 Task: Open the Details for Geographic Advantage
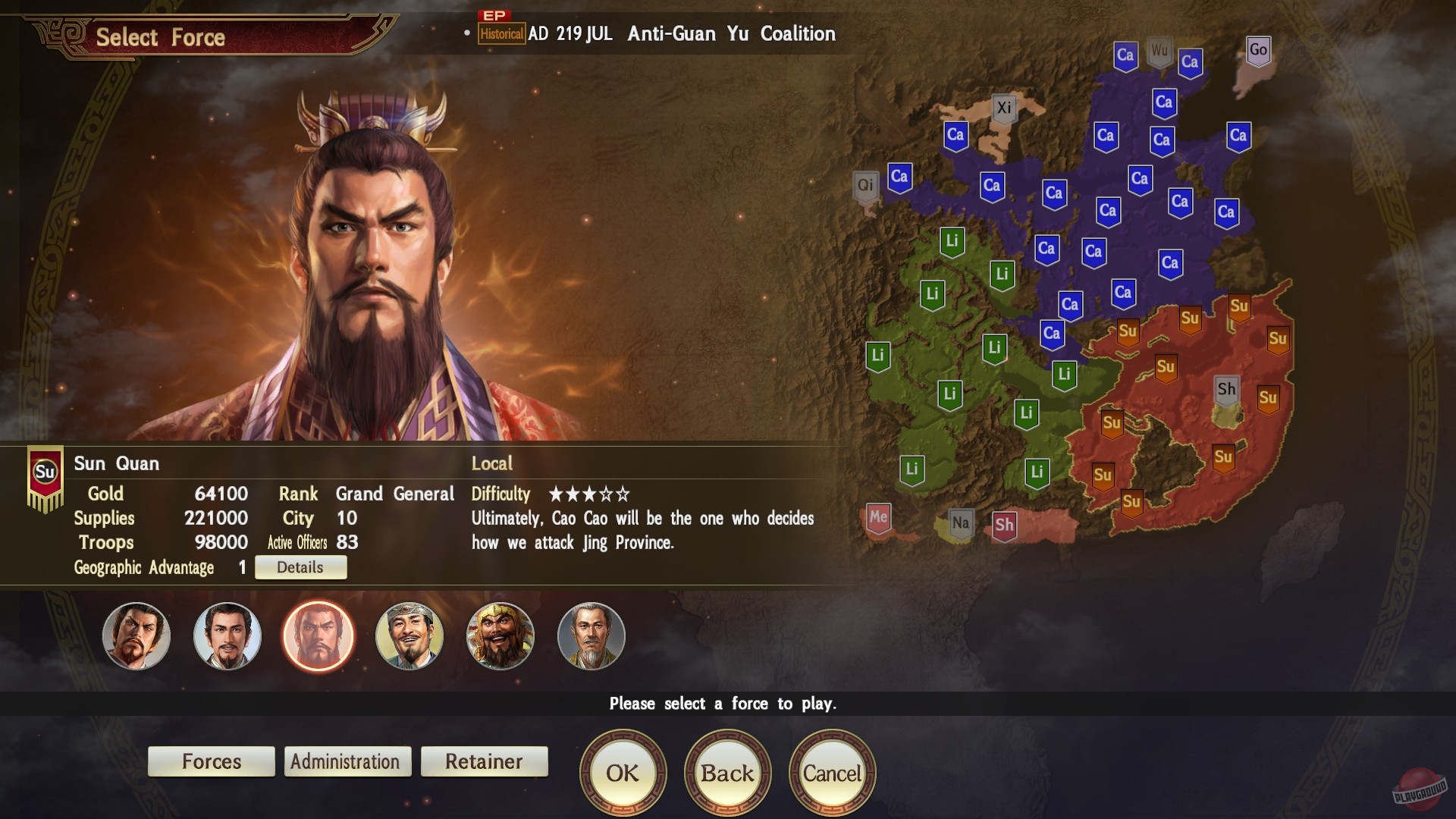point(300,566)
